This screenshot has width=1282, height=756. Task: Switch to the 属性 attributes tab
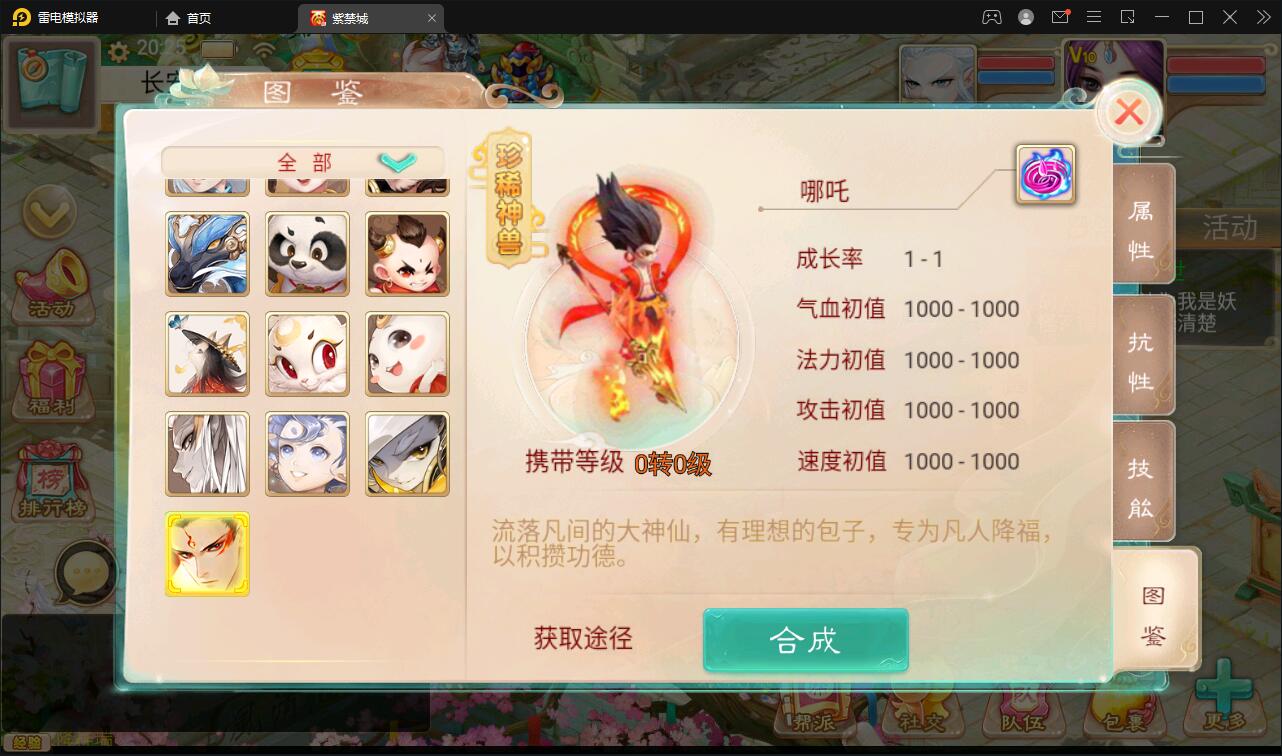pos(1143,225)
